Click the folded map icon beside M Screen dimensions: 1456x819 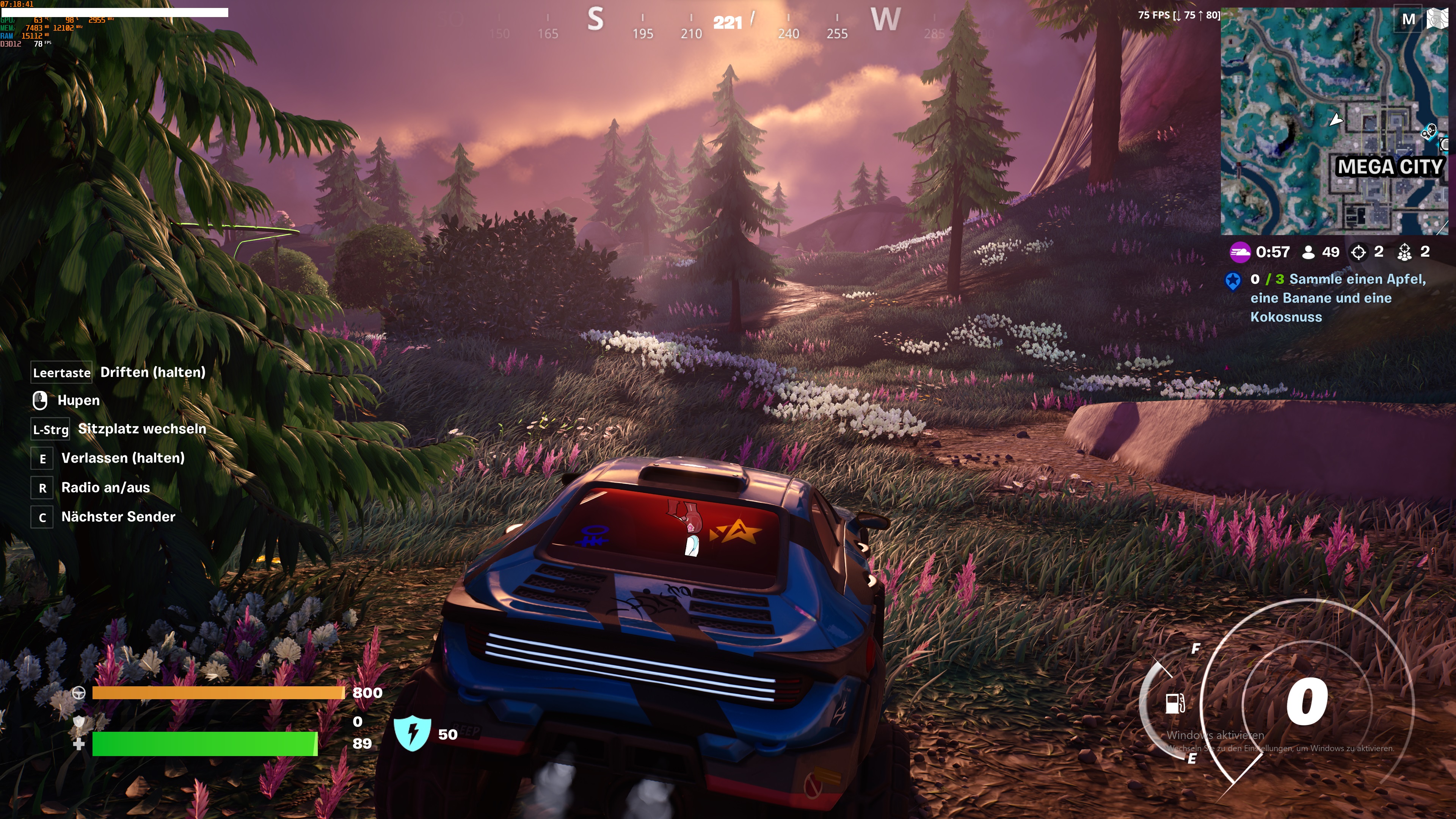coord(1437,19)
